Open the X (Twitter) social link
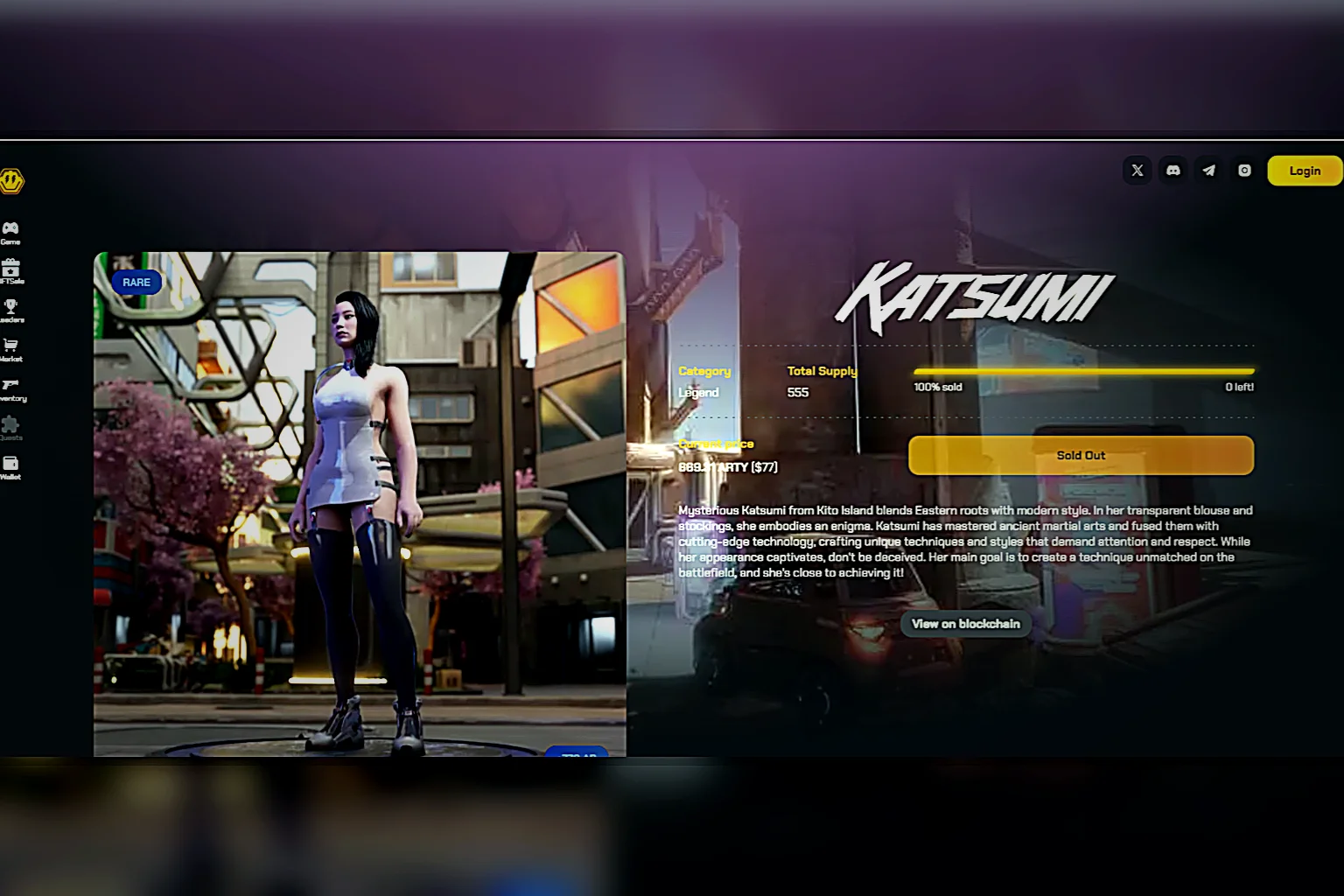1344x896 pixels. (1137, 171)
